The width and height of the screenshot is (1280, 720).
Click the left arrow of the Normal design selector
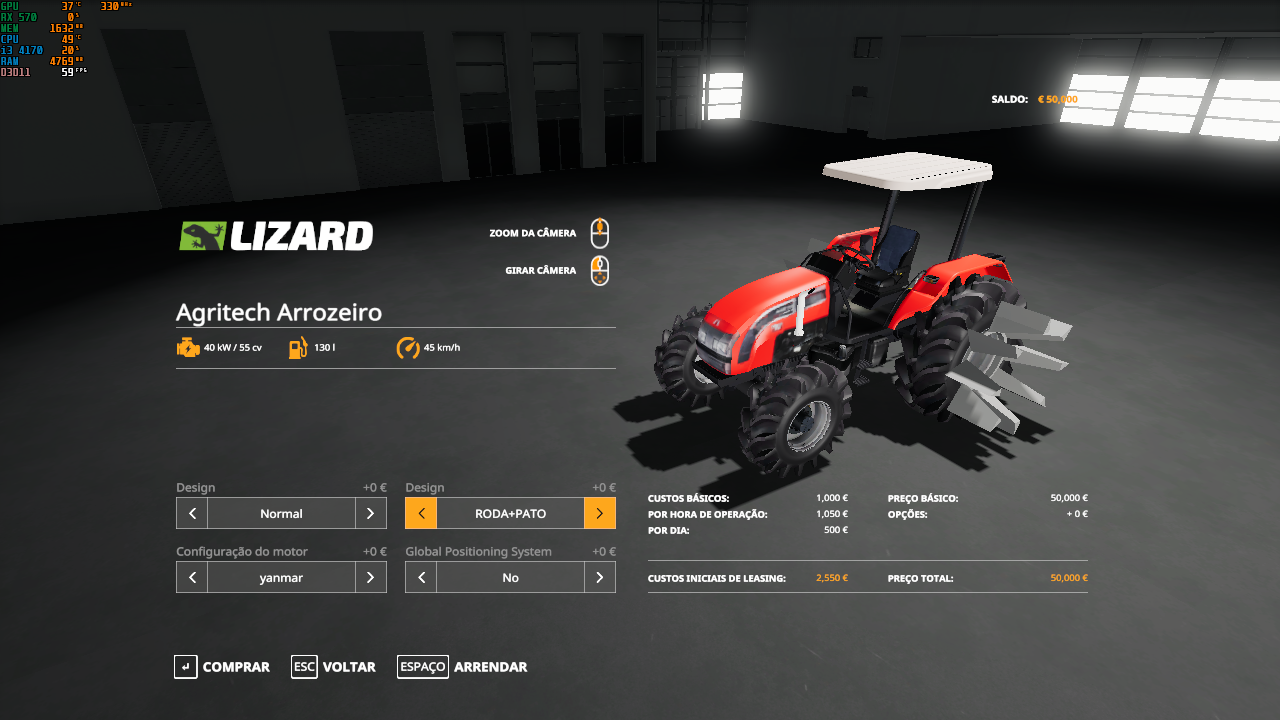tap(191, 513)
